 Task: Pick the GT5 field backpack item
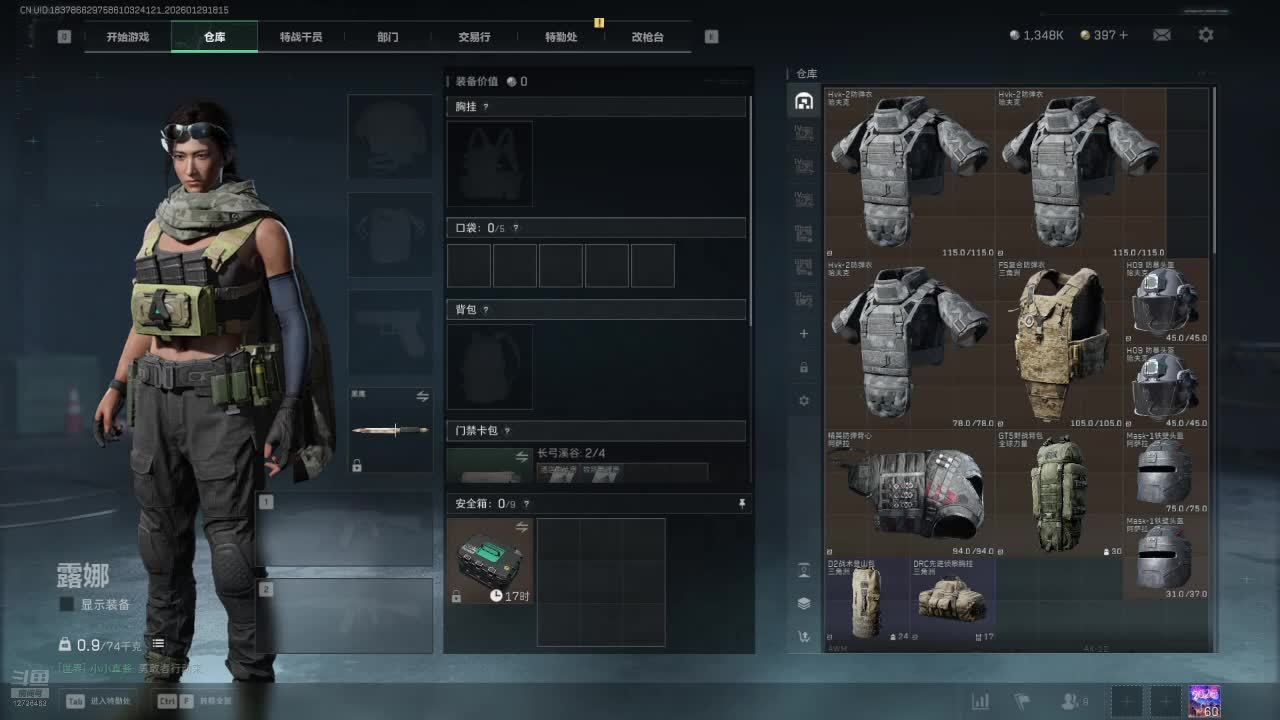[x=1060, y=493]
